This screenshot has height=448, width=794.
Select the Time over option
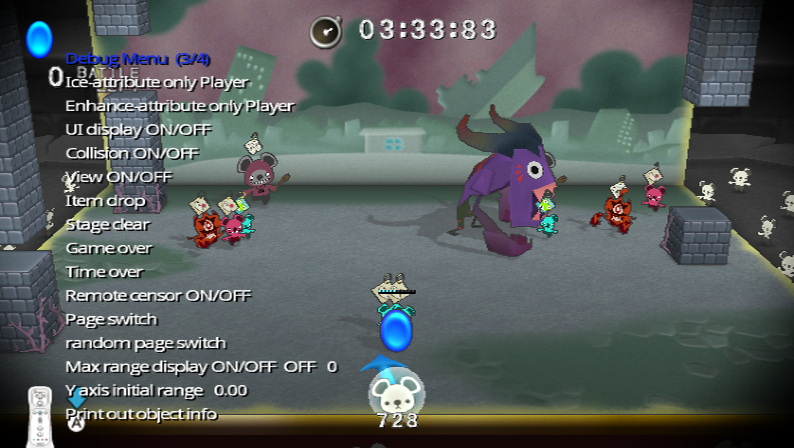(105, 272)
